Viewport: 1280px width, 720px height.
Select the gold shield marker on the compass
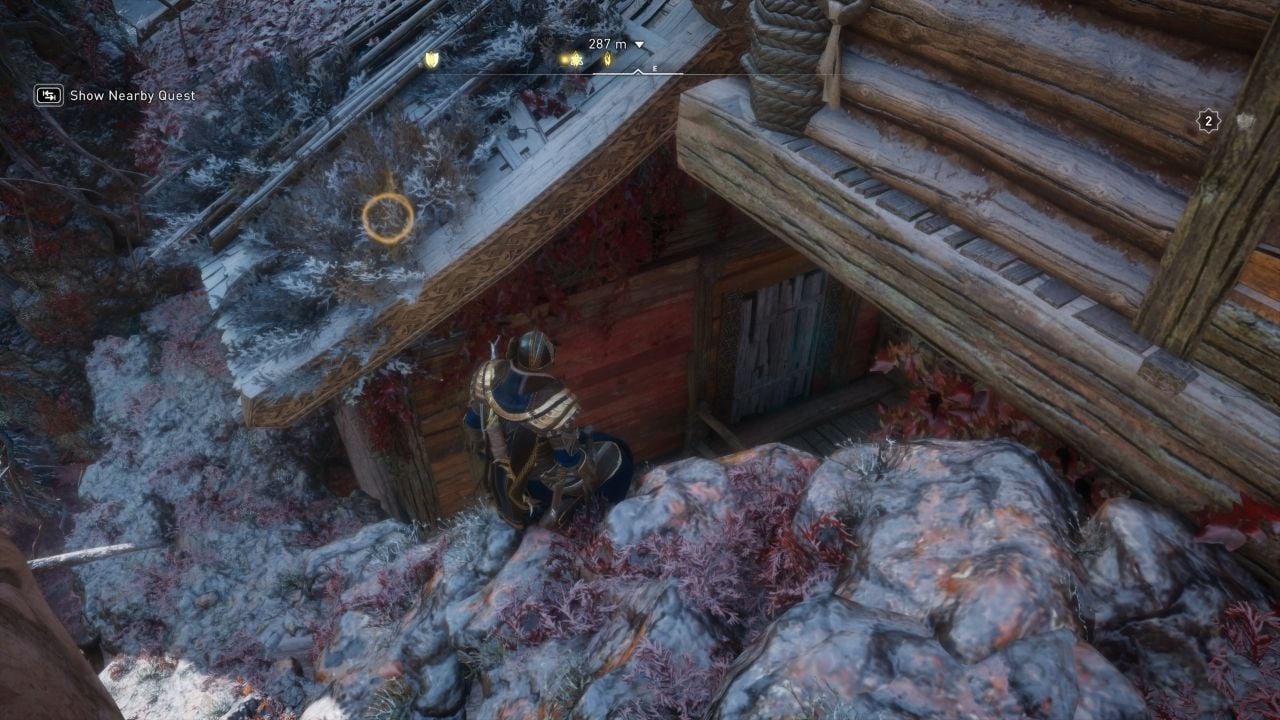coord(432,60)
